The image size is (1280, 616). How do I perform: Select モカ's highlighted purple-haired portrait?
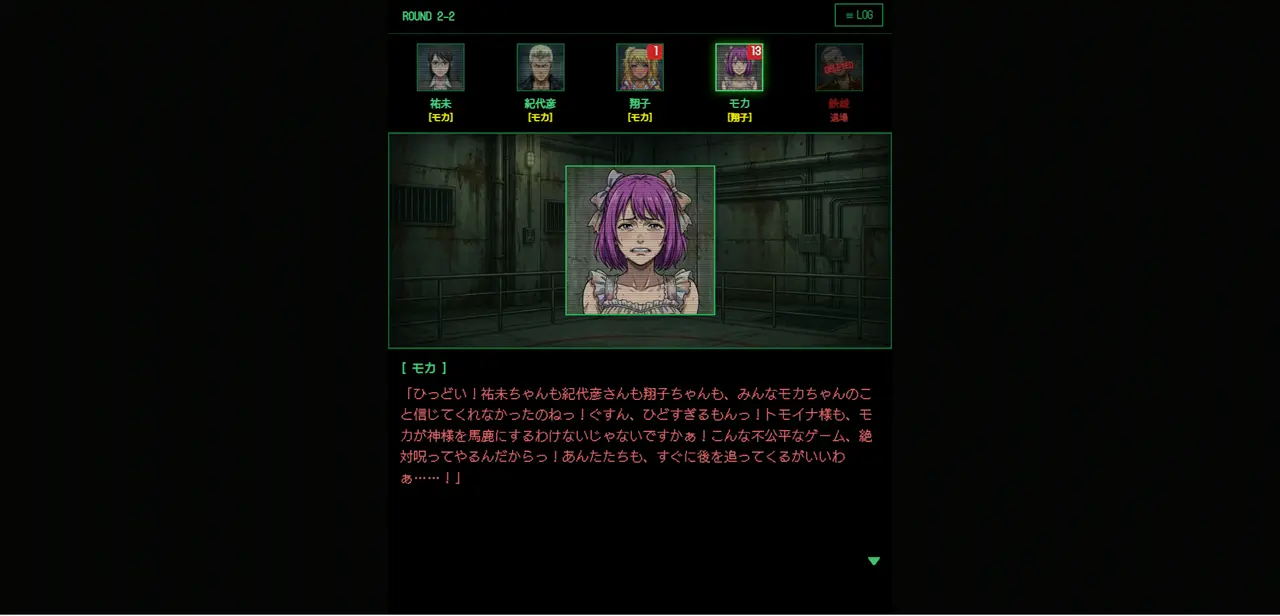(x=738, y=67)
